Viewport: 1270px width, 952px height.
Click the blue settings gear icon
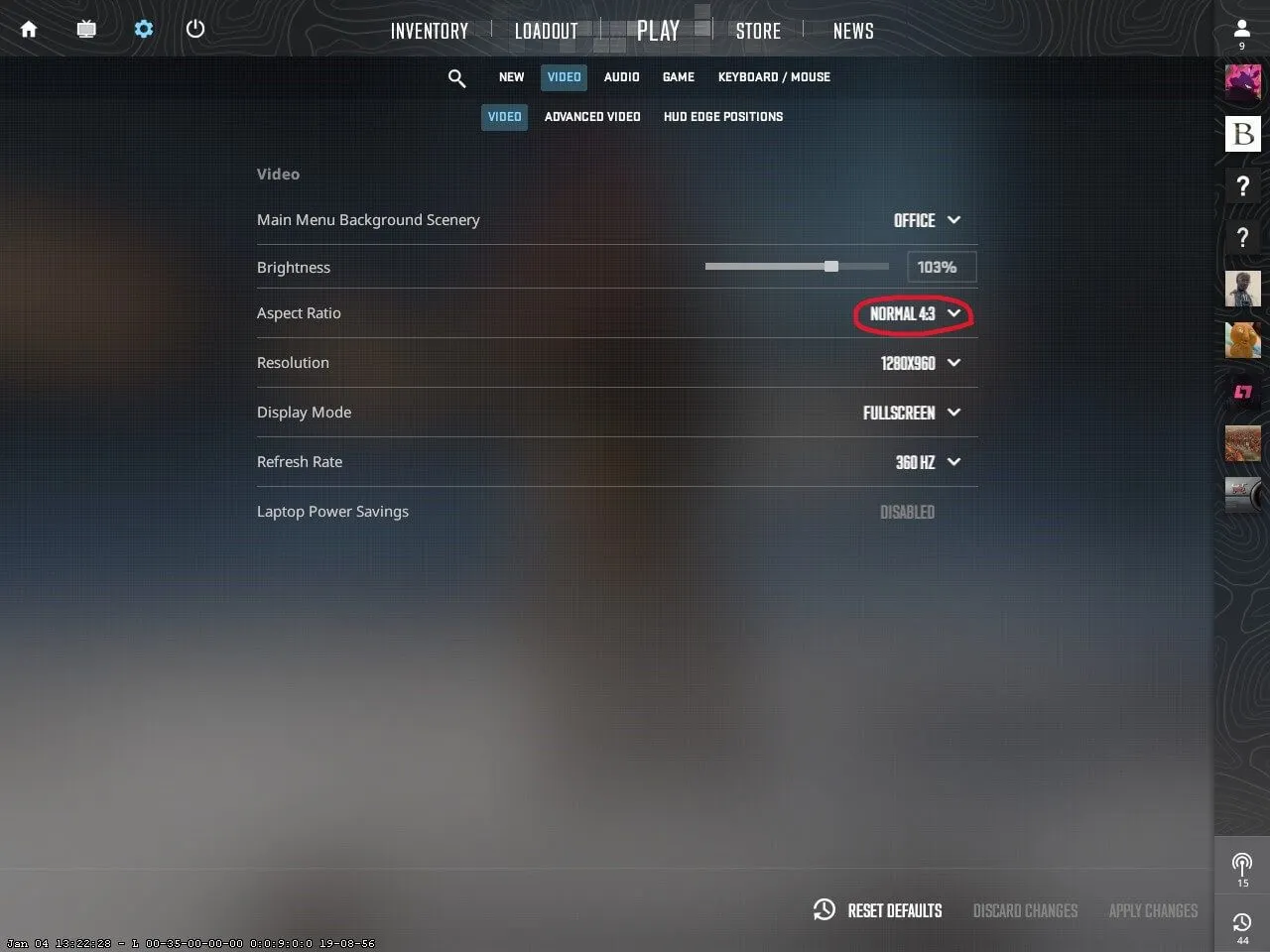coord(143,29)
